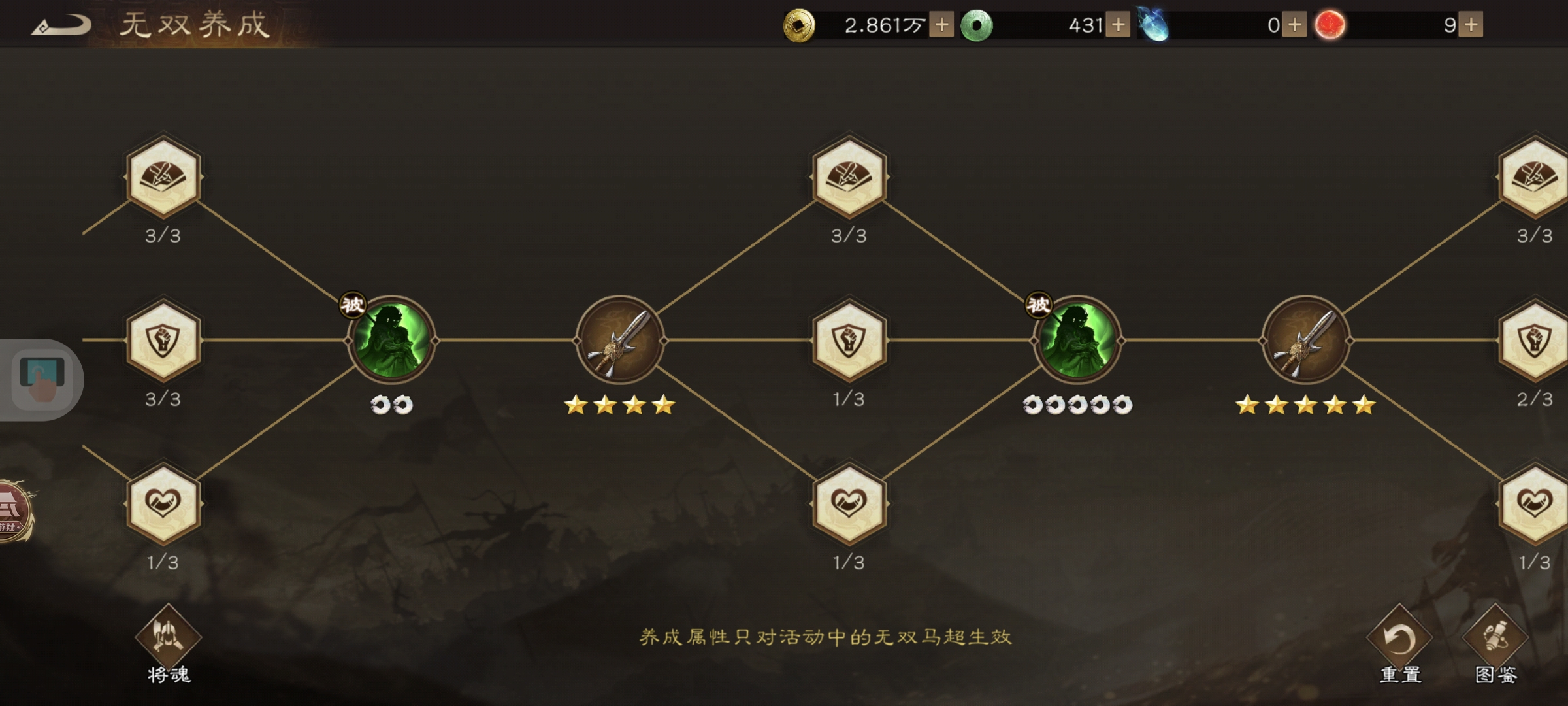Tap plus to add gold coins
This screenshot has height=706, width=1568.
point(941,25)
